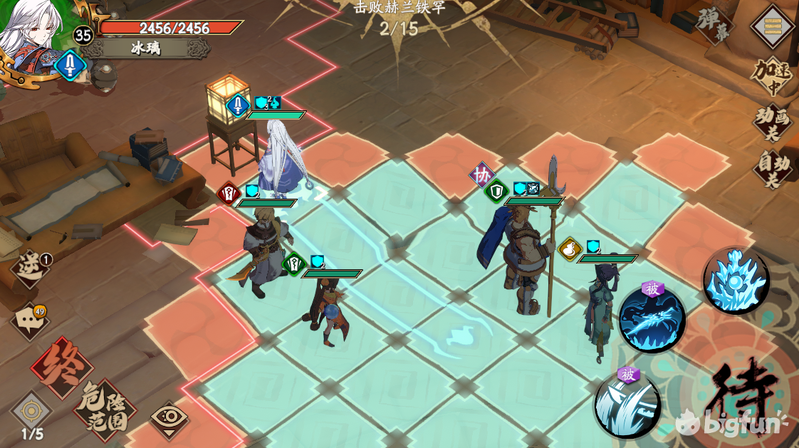Screen dimensions: 799x448
Task: Open the hamburger menu button
Action: [x=772, y=24]
